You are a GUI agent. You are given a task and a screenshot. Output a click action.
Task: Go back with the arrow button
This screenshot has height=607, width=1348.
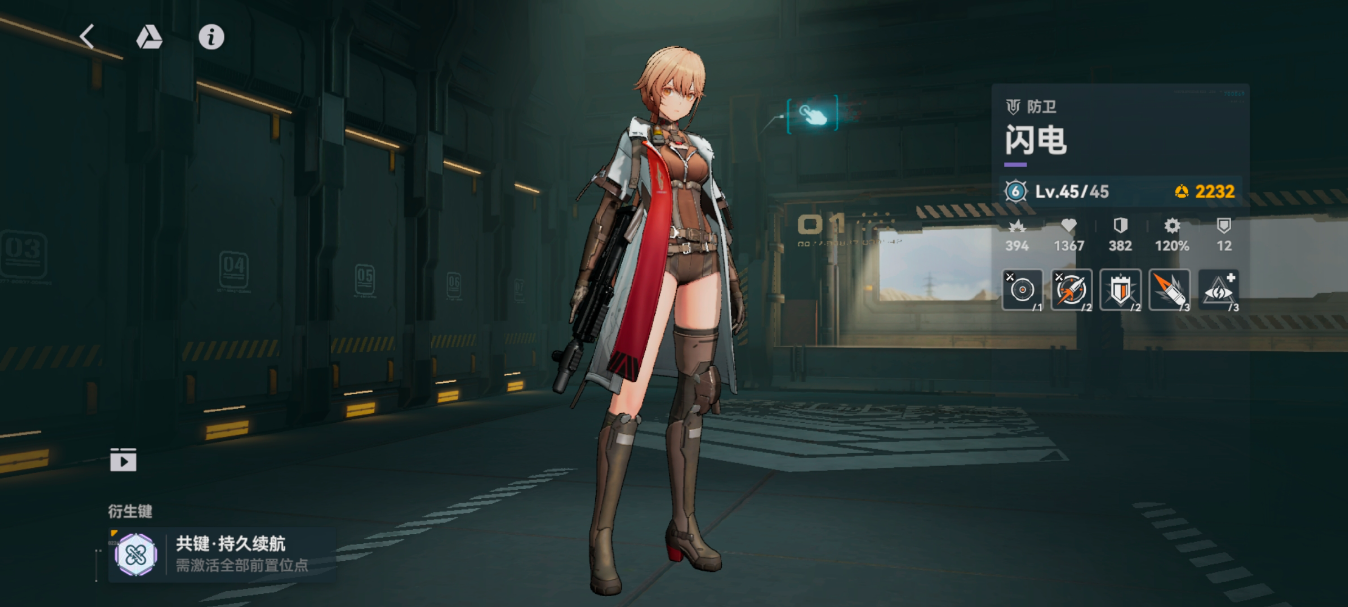tap(87, 37)
